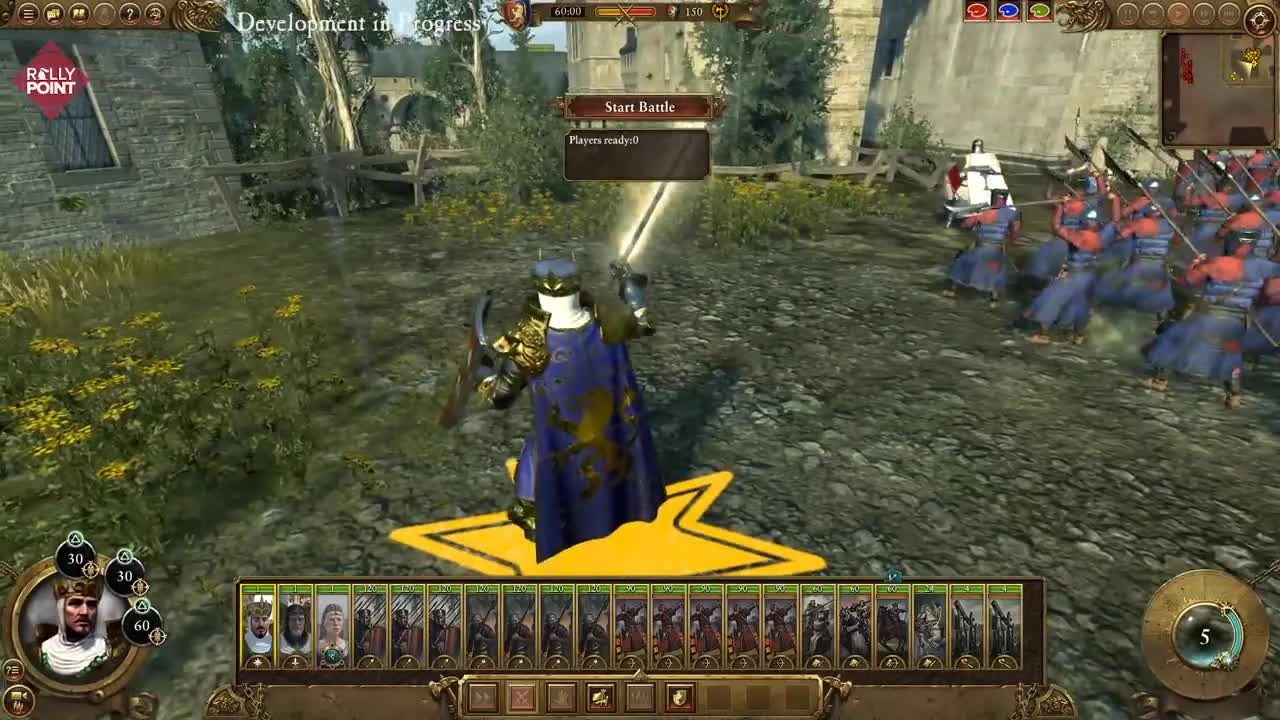This screenshot has height=720, width=1280.
Task: Click the help question mark icon
Action: (129, 13)
